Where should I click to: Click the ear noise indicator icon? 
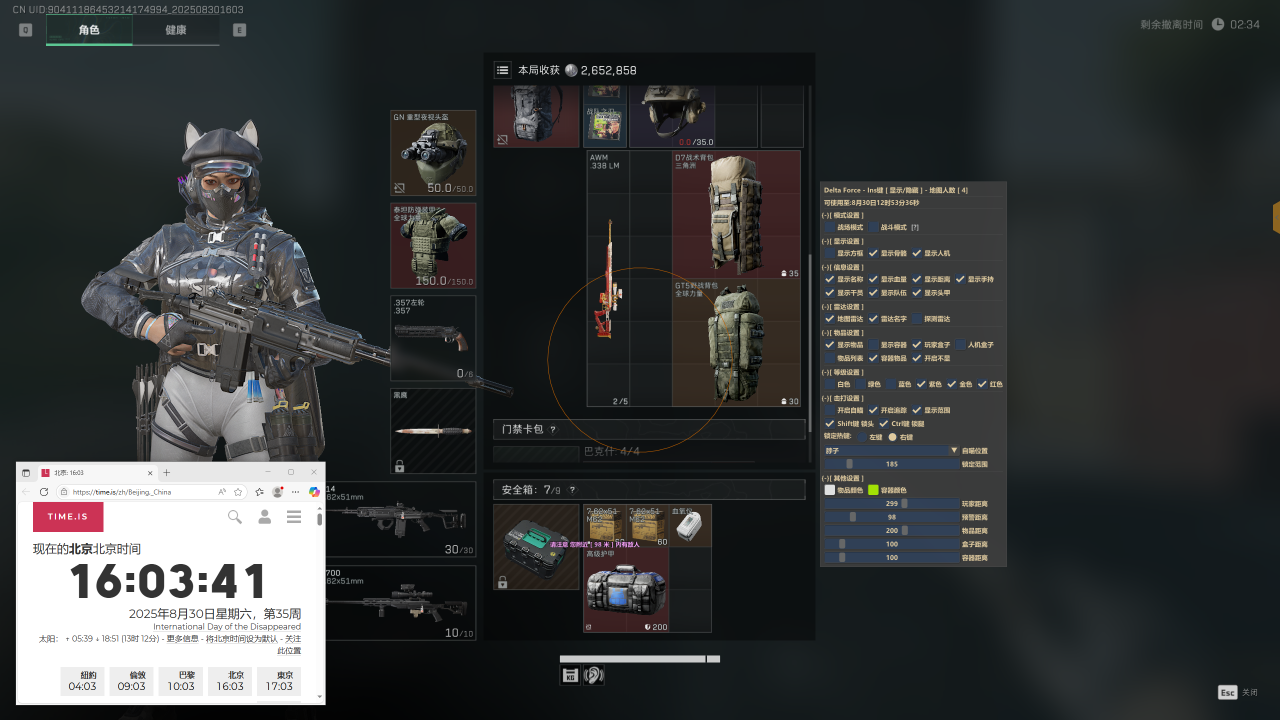pyautogui.click(x=594, y=676)
